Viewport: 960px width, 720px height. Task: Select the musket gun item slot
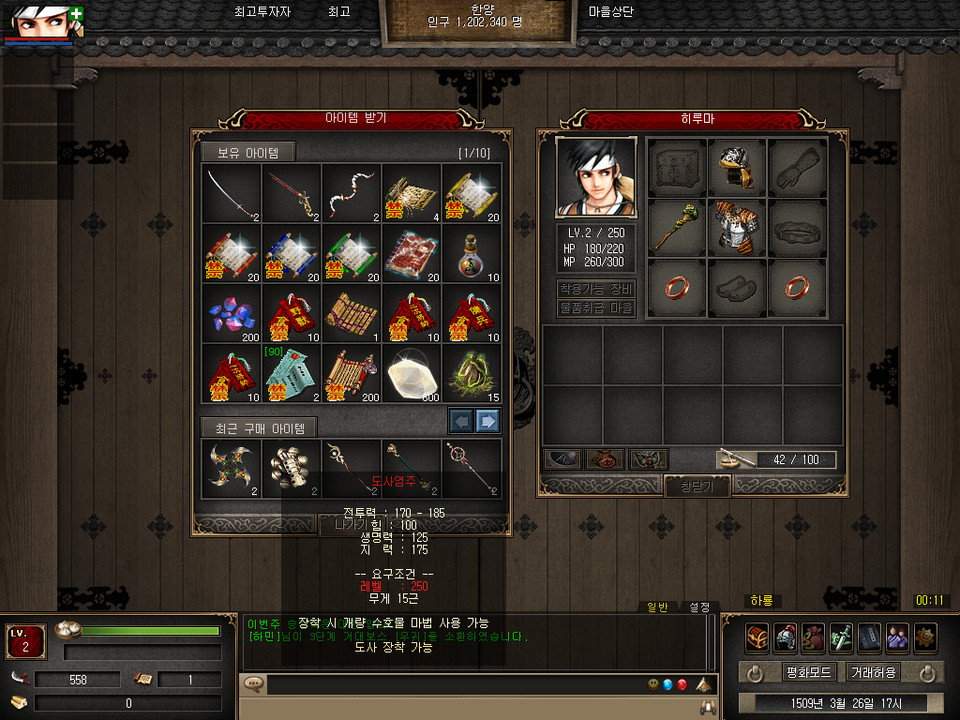click(x=291, y=194)
